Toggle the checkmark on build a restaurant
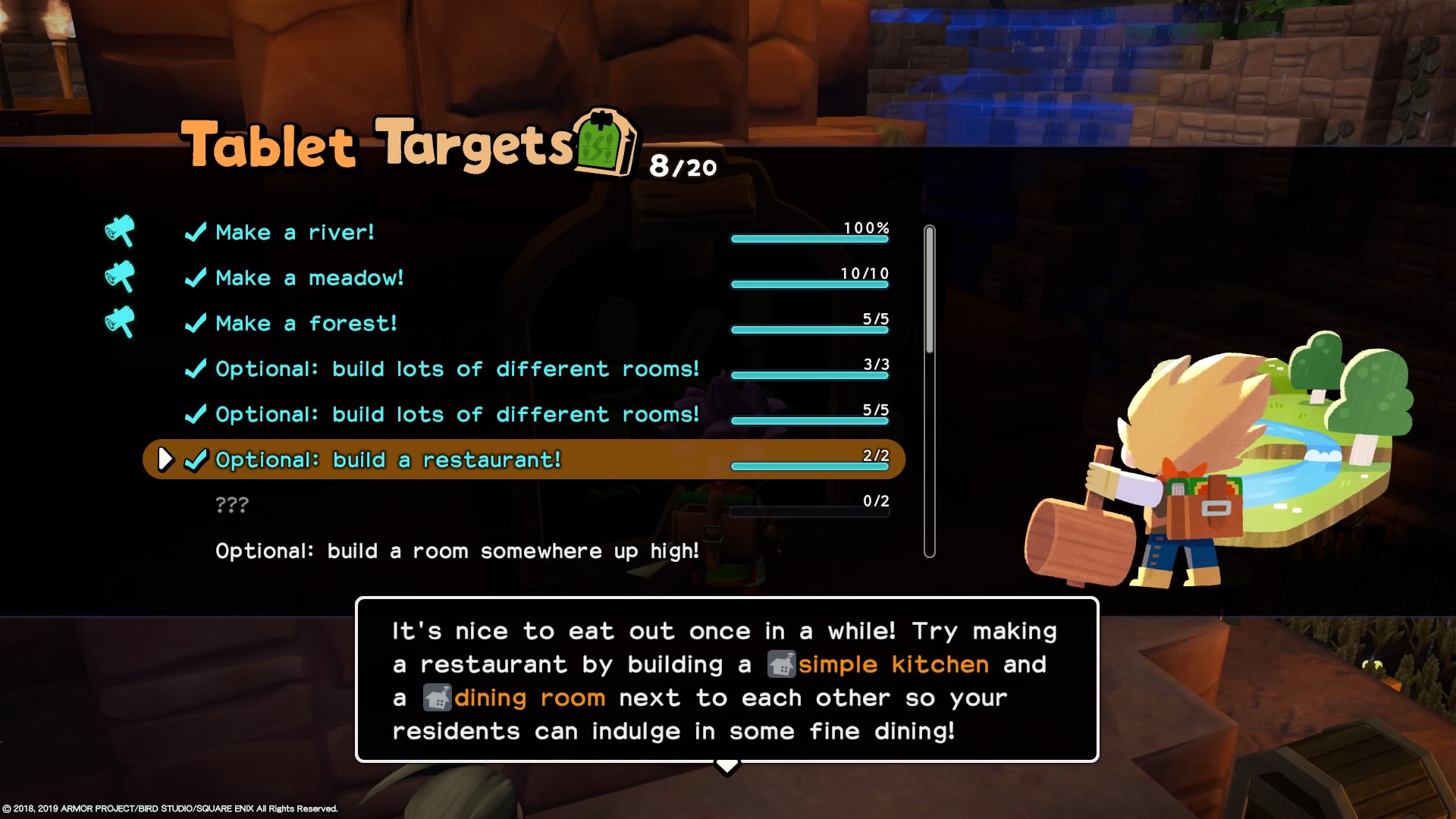The width and height of the screenshot is (1456, 819). tap(196, 459)
